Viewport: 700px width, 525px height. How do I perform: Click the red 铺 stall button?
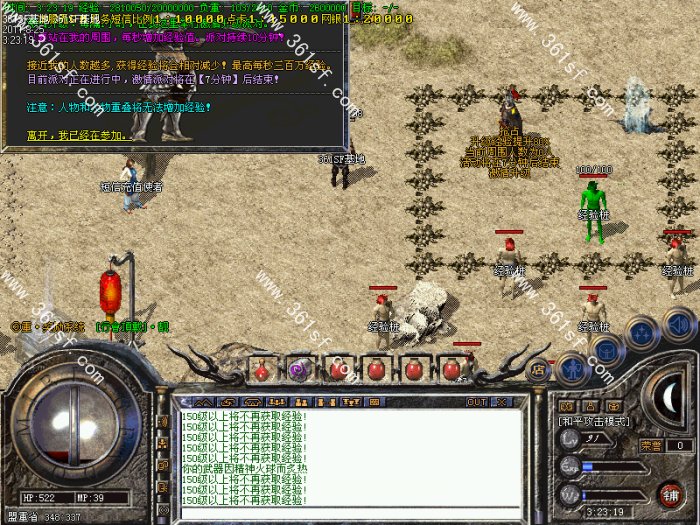pos(669,493)
